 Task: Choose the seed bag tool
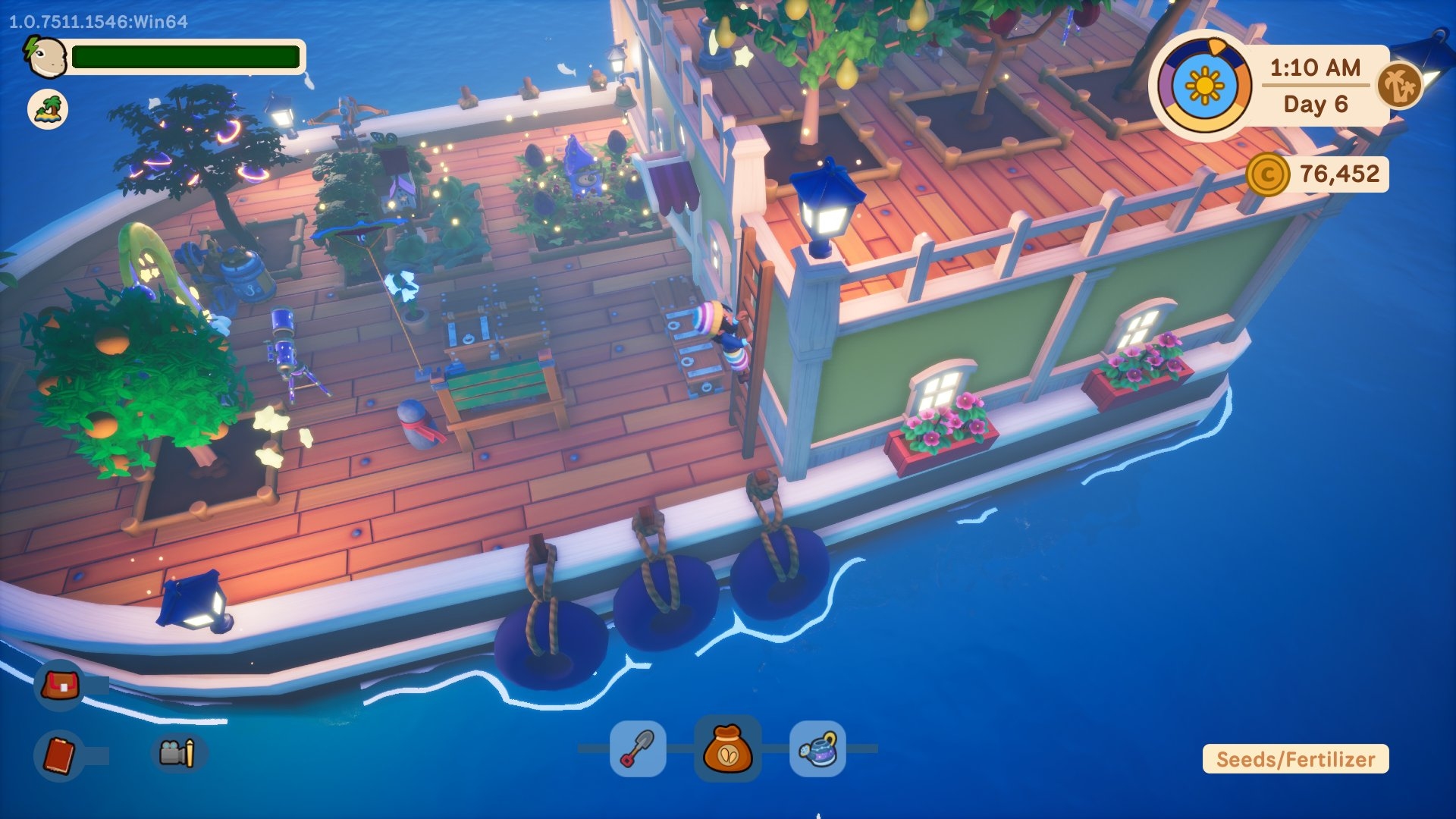[x=727, y=748]
